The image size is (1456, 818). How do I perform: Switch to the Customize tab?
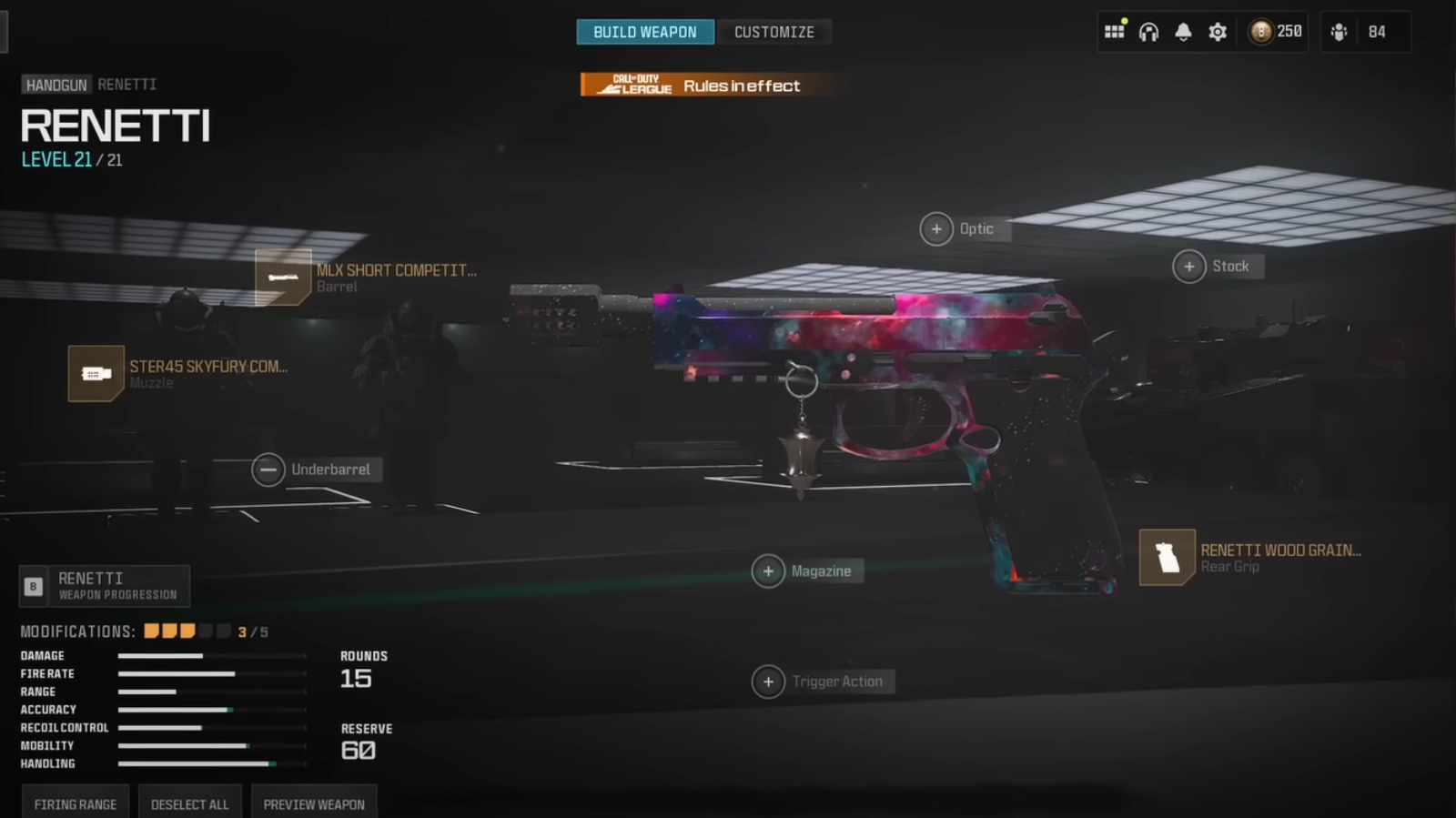[x=774, y=31]
